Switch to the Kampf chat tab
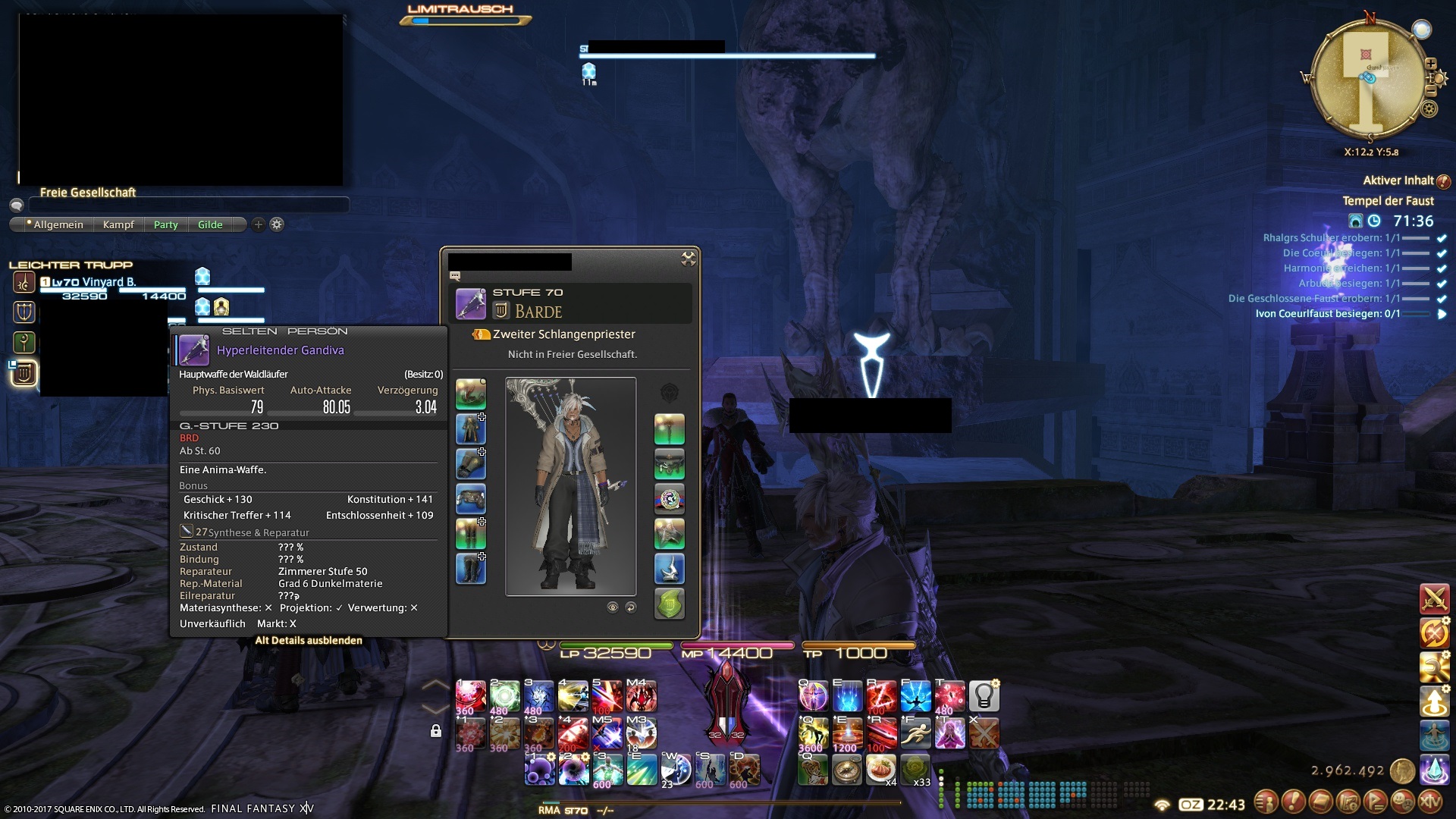 coord(118,224)
